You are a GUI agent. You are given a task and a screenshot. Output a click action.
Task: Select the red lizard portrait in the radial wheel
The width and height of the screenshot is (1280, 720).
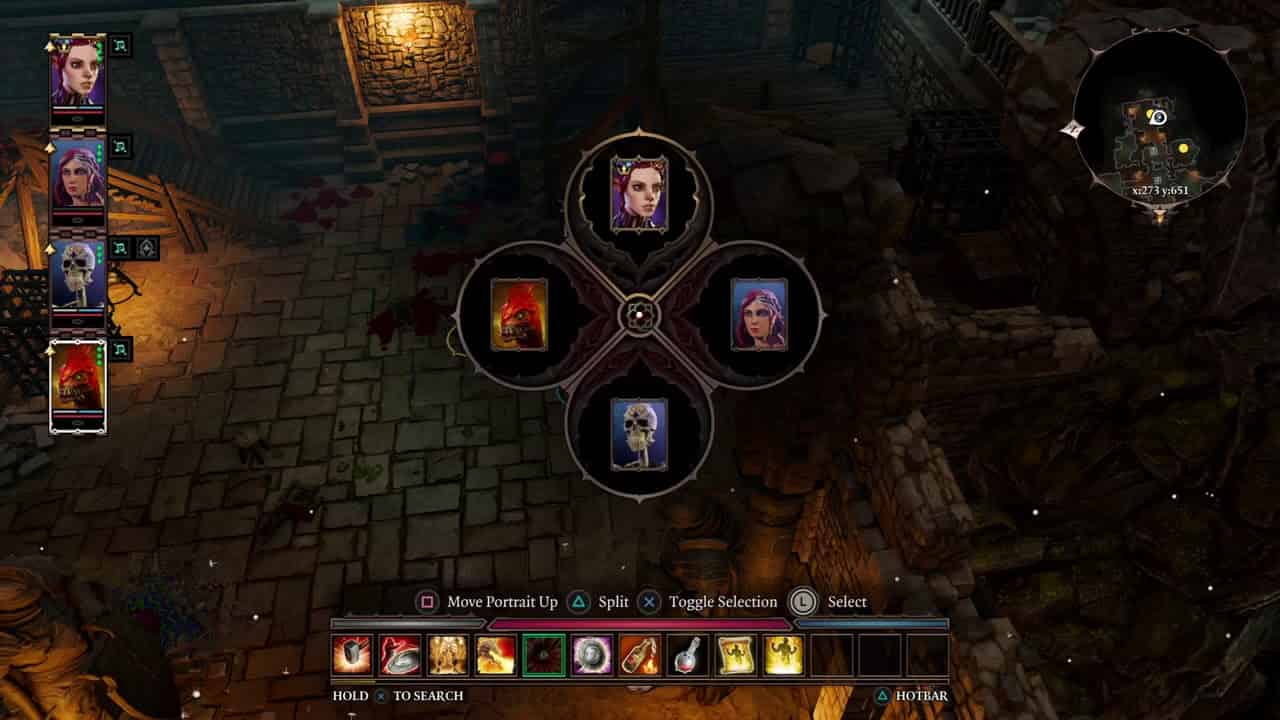click(x=519, y=315)
